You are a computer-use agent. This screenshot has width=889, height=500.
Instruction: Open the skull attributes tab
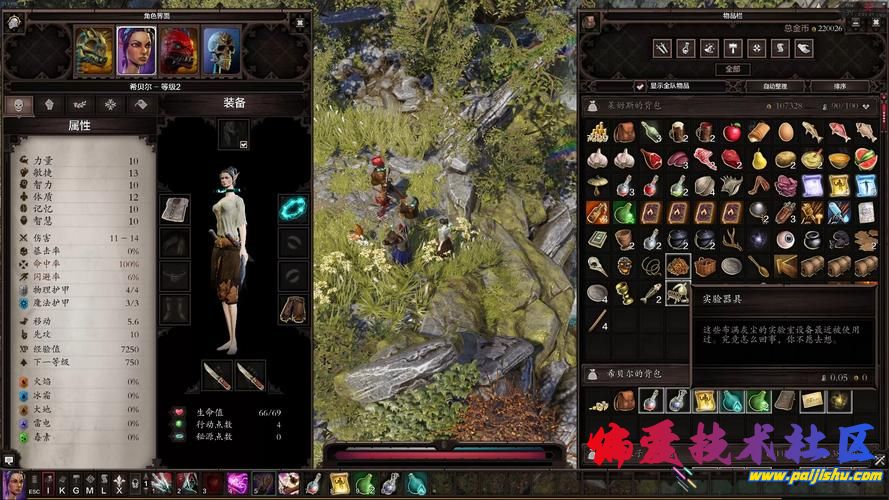pos(18,104)
